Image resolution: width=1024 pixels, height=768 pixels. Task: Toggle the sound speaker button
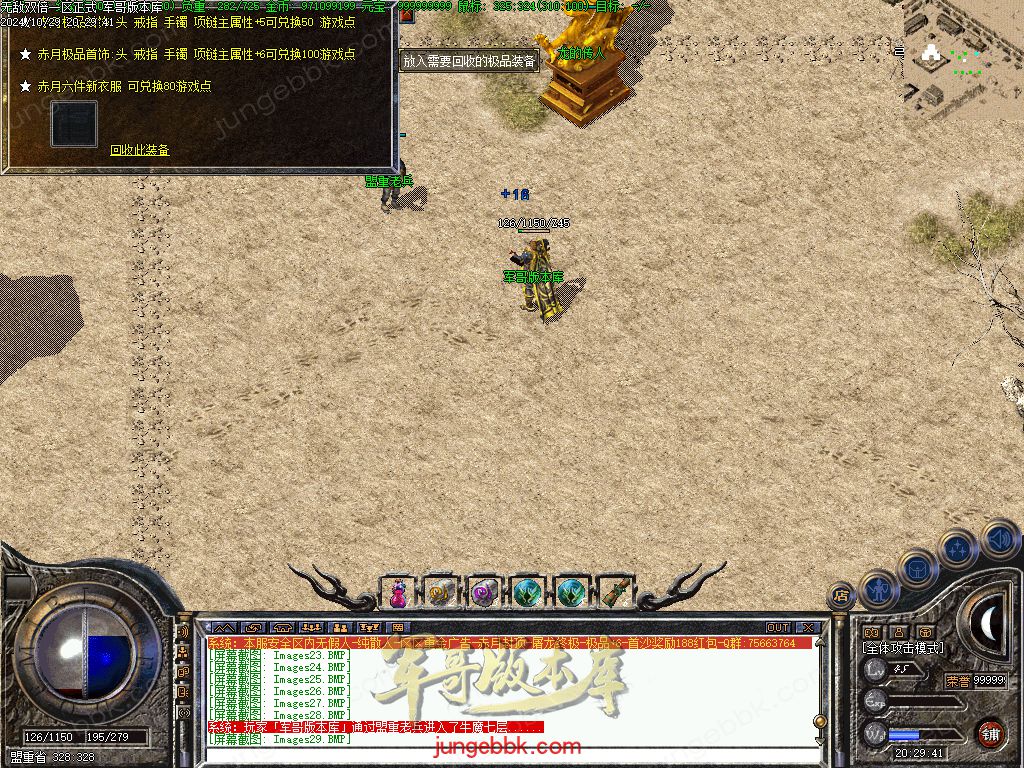pyautogui.click(x=999, y=538)
